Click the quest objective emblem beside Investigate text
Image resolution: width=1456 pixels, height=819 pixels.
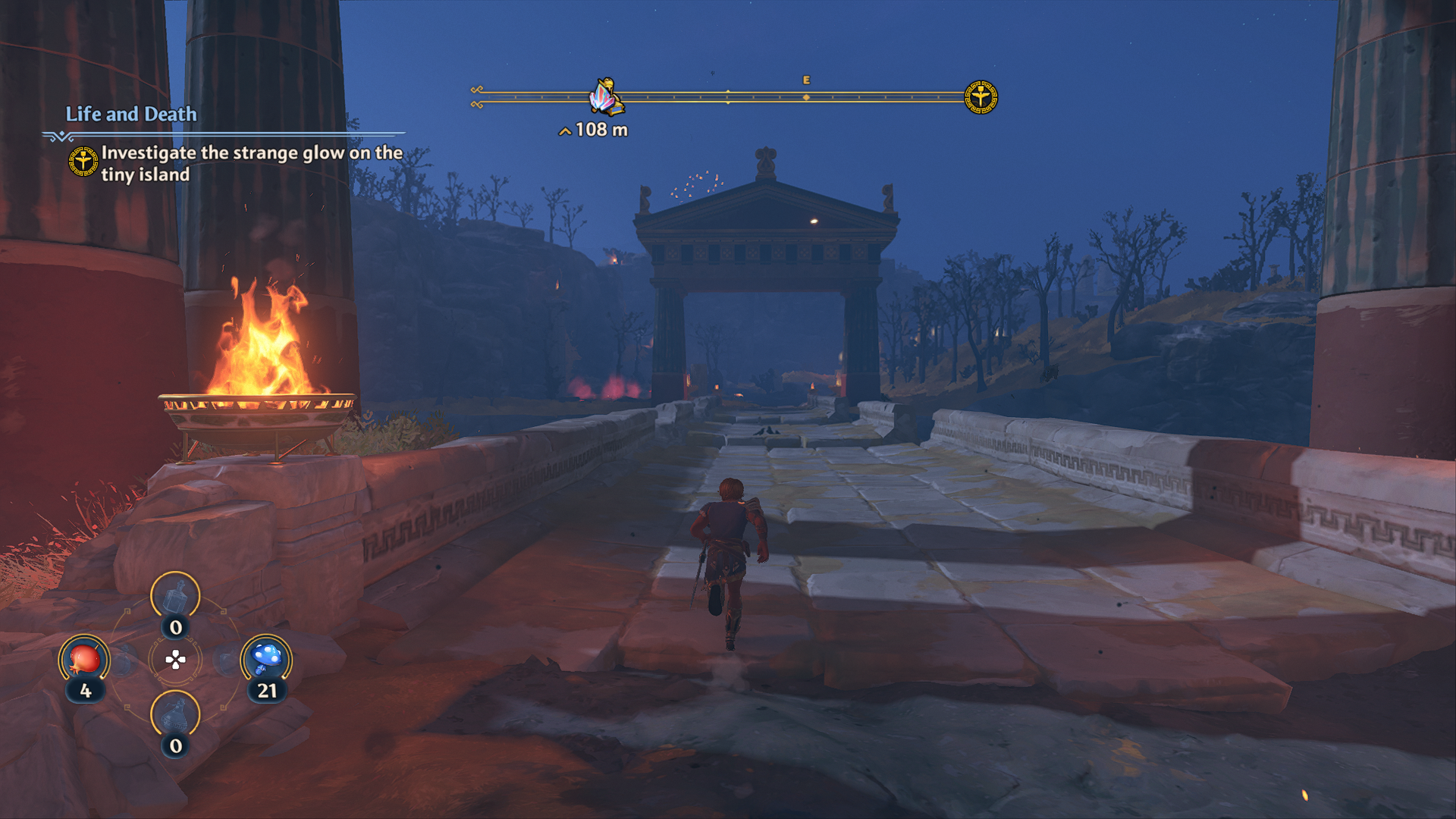tap(83, 162)
